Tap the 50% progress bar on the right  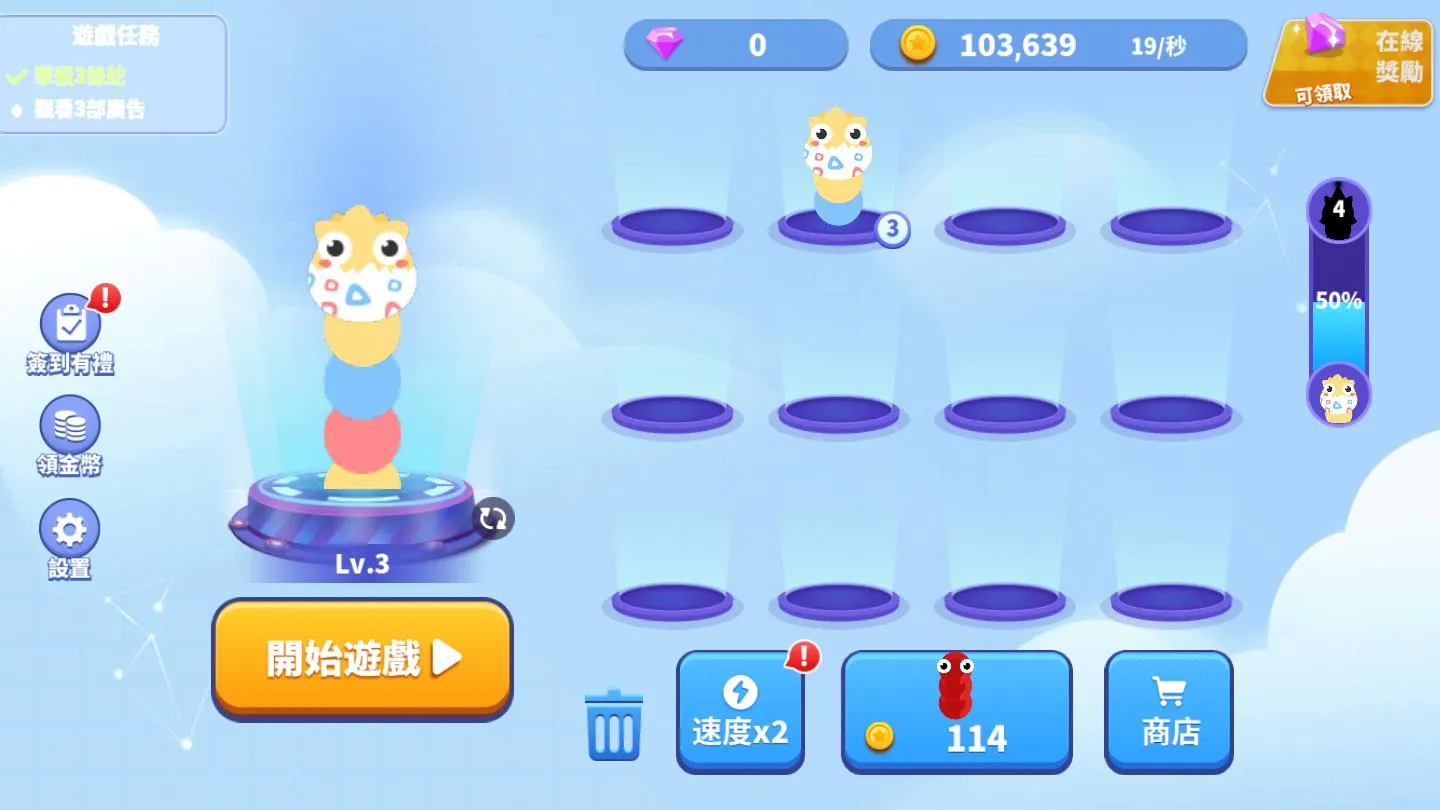(1338, 300)
